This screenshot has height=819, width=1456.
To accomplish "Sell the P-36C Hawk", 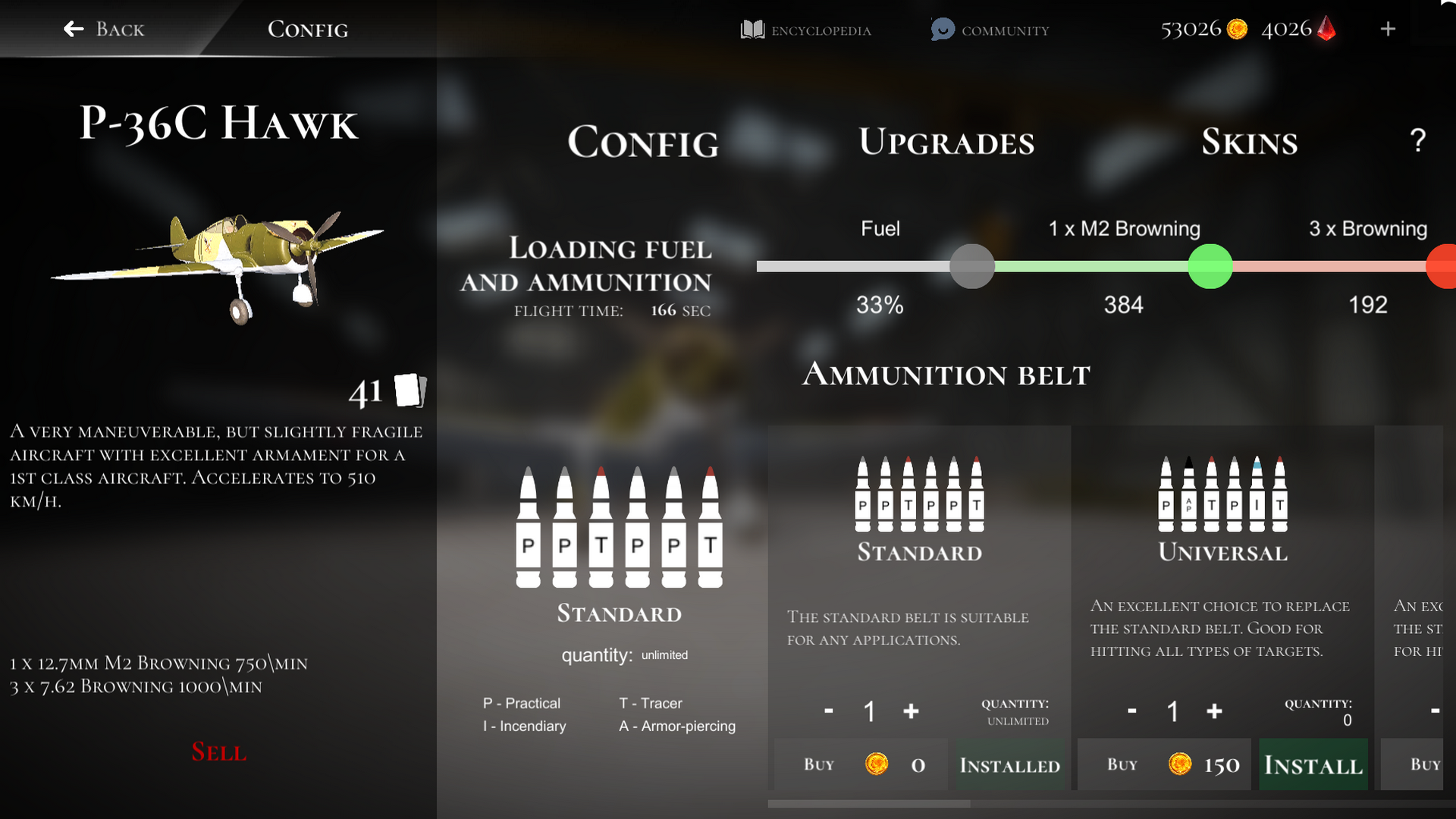I will (x=218, y=752).
